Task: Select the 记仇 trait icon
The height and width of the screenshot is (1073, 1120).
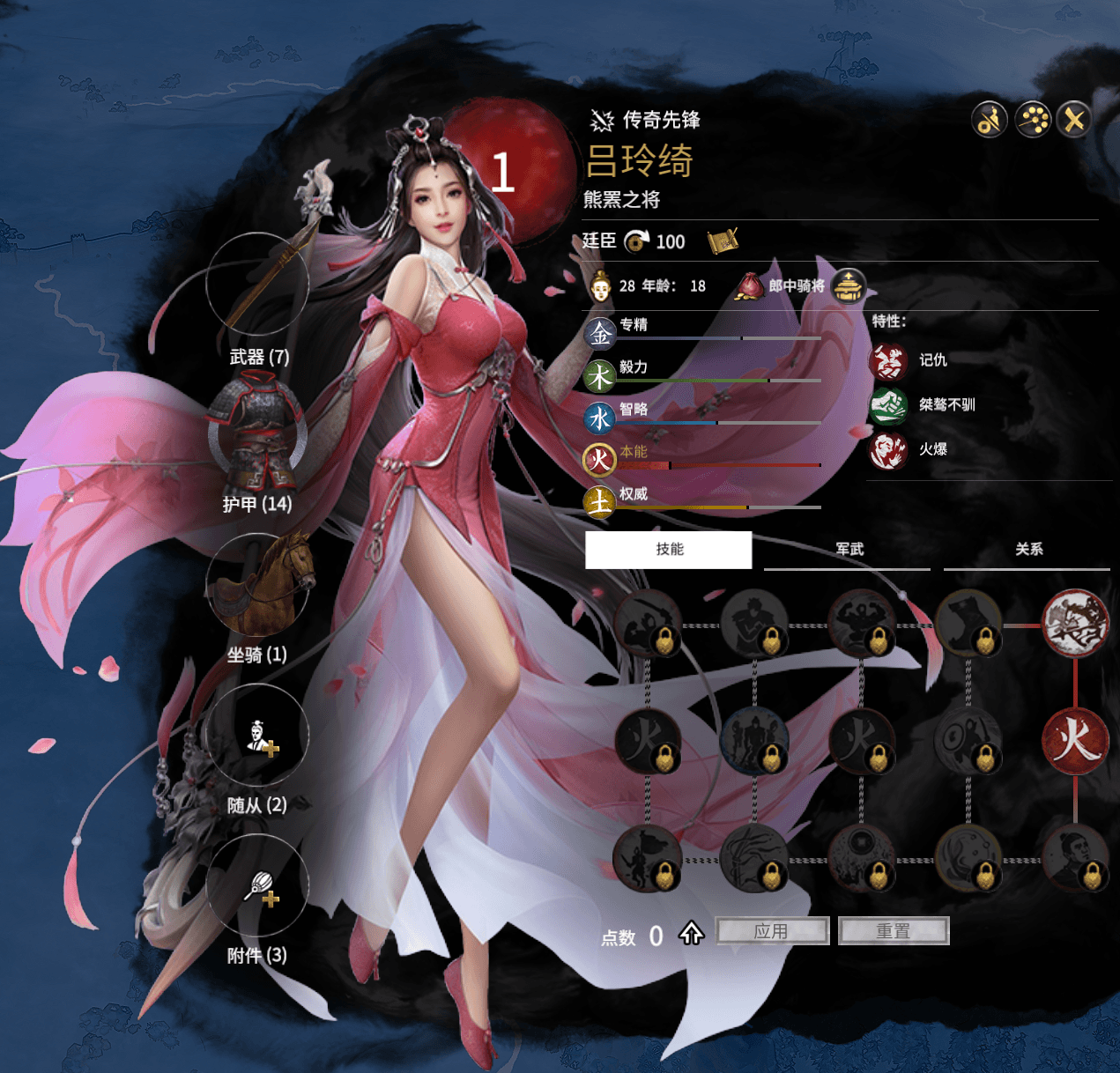Action: pyautogui.click(x=888, y=360)
